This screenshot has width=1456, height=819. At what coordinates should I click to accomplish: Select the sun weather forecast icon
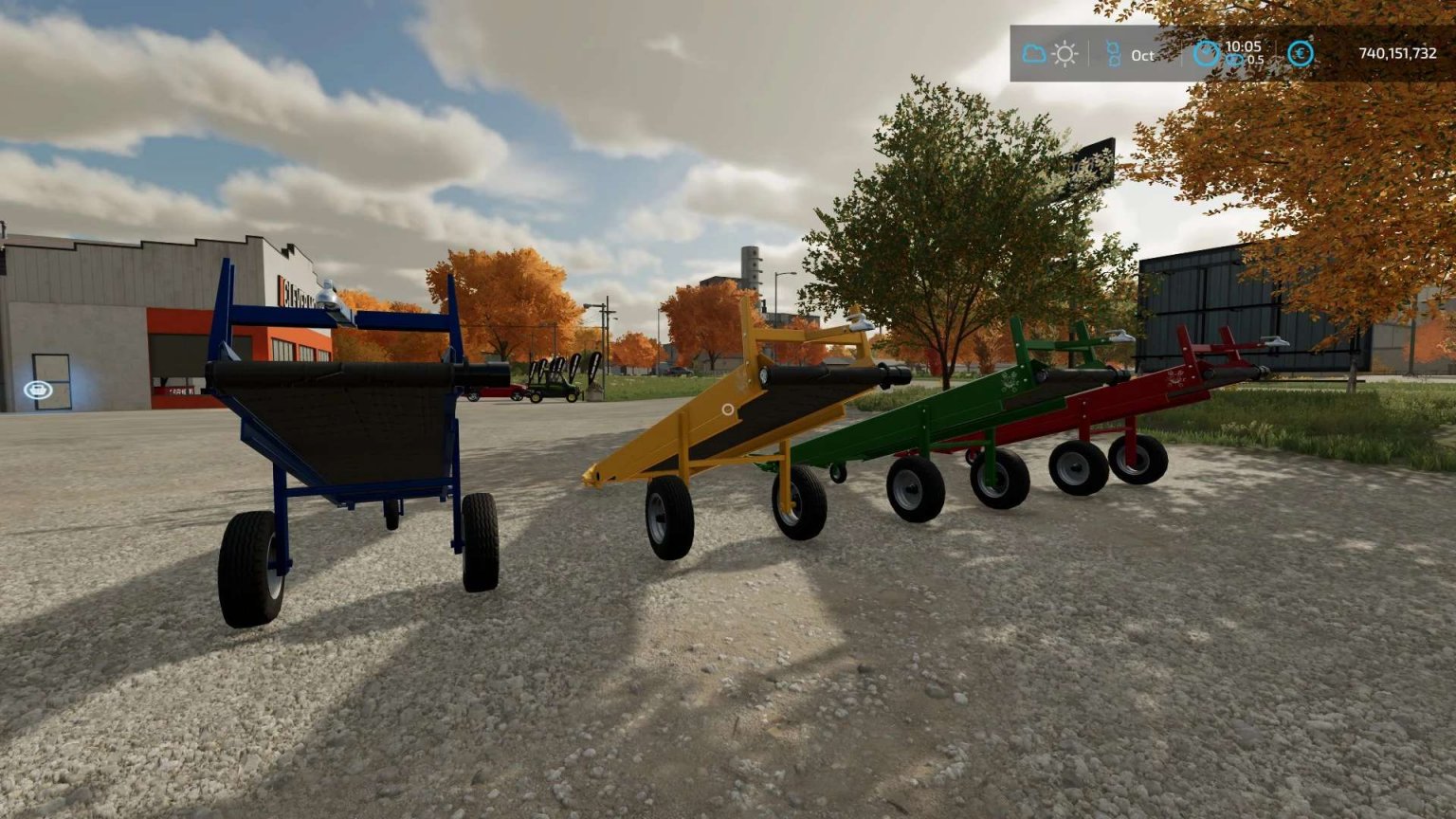tap(1065, 54)
